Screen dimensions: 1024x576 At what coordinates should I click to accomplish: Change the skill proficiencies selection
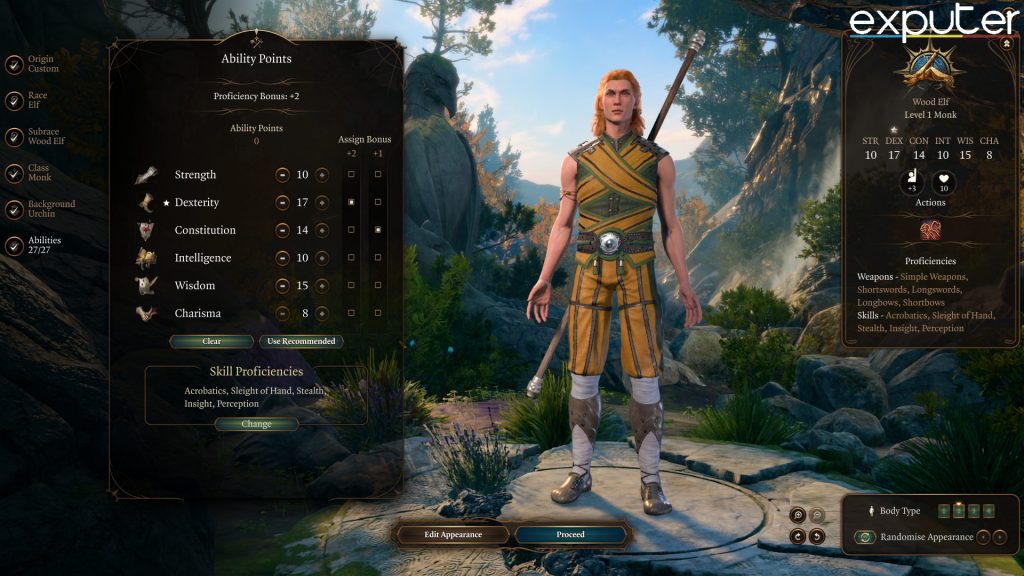coord(256,424)
